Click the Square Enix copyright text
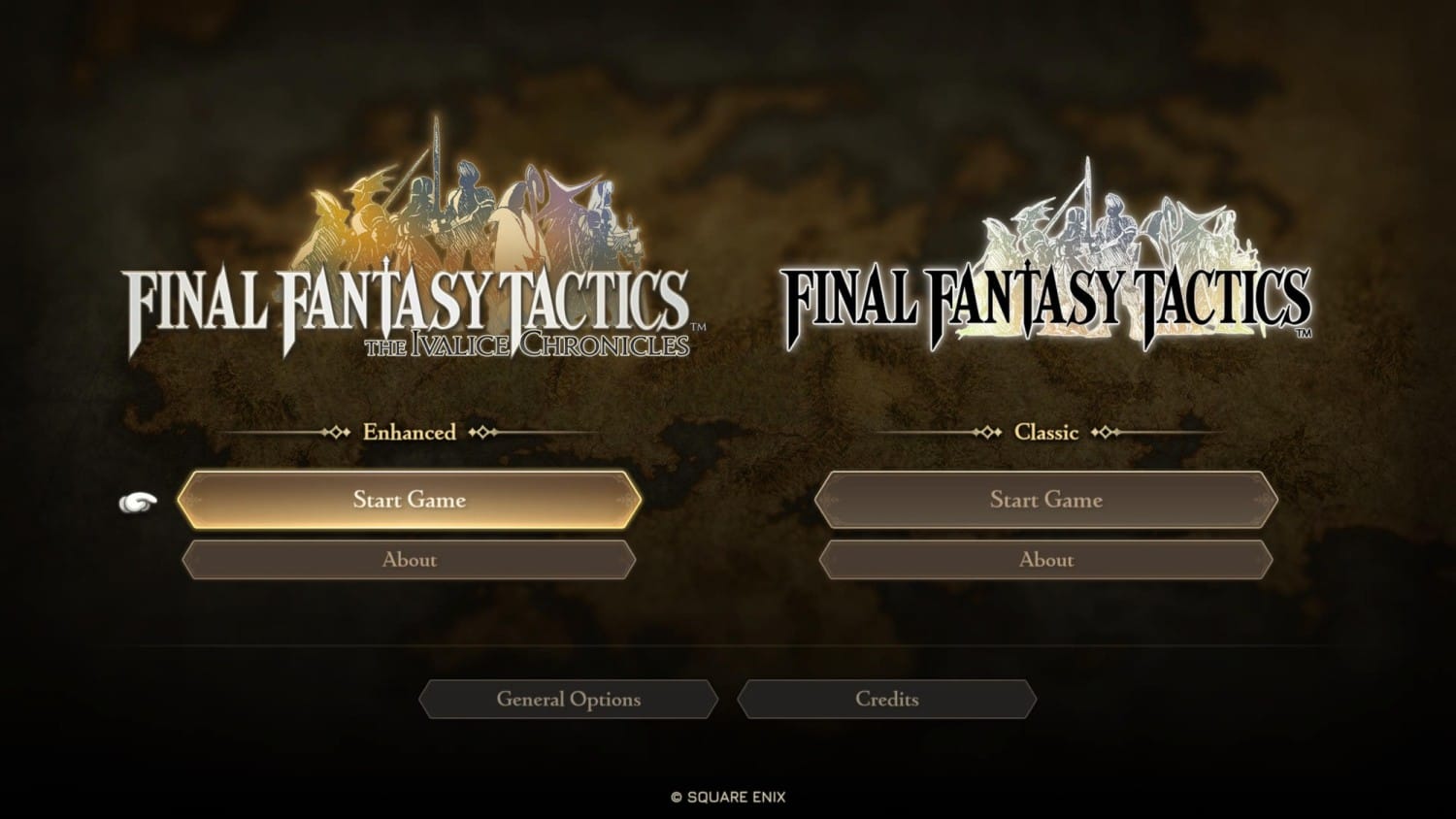This screenshot has width=1456, height=819. tap(728, 796)
